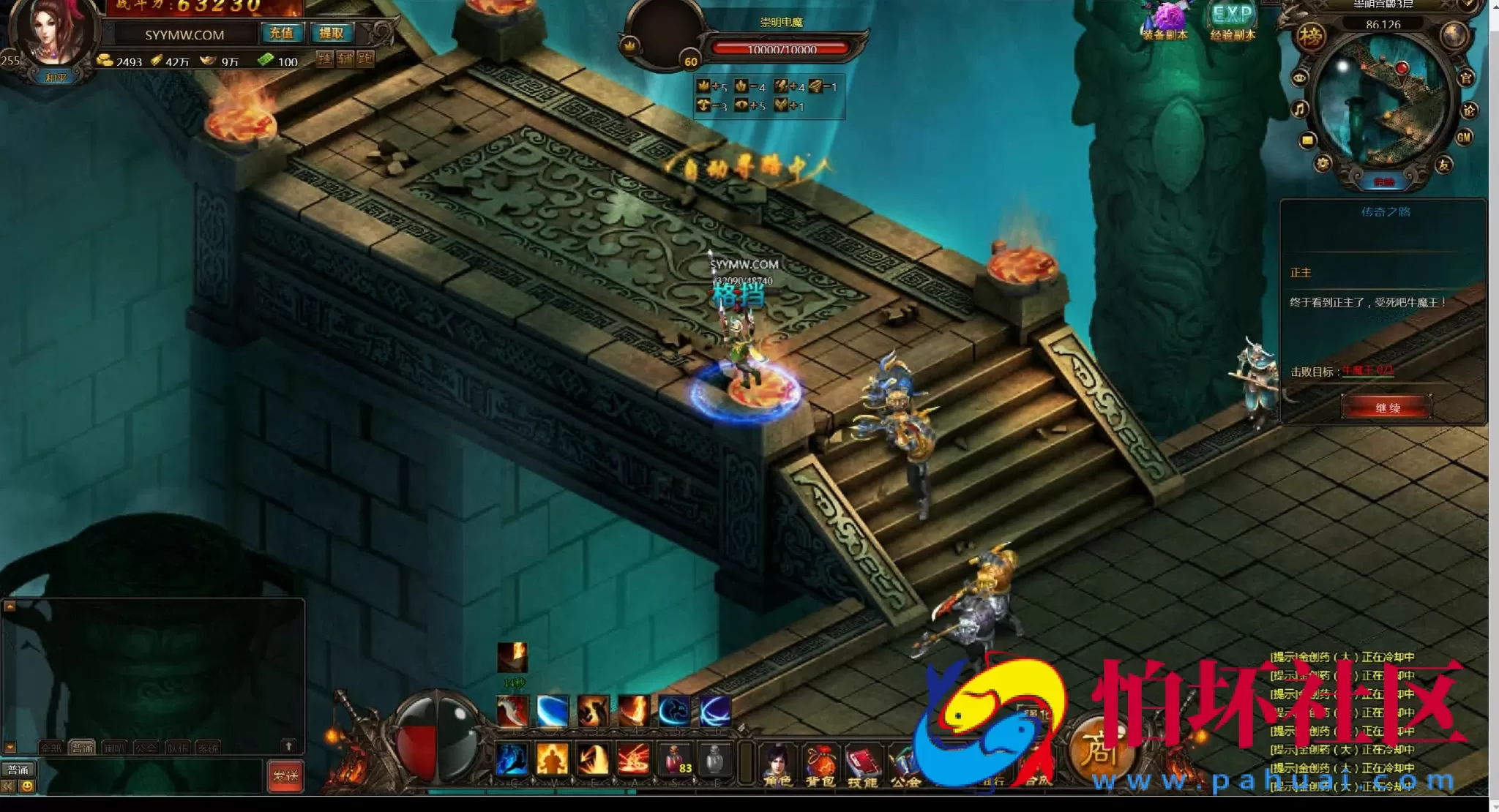Click the red 继续 continue button
Image resolution: width=1499 pixels, height=812 pixels.
(x=1386, y=407)
